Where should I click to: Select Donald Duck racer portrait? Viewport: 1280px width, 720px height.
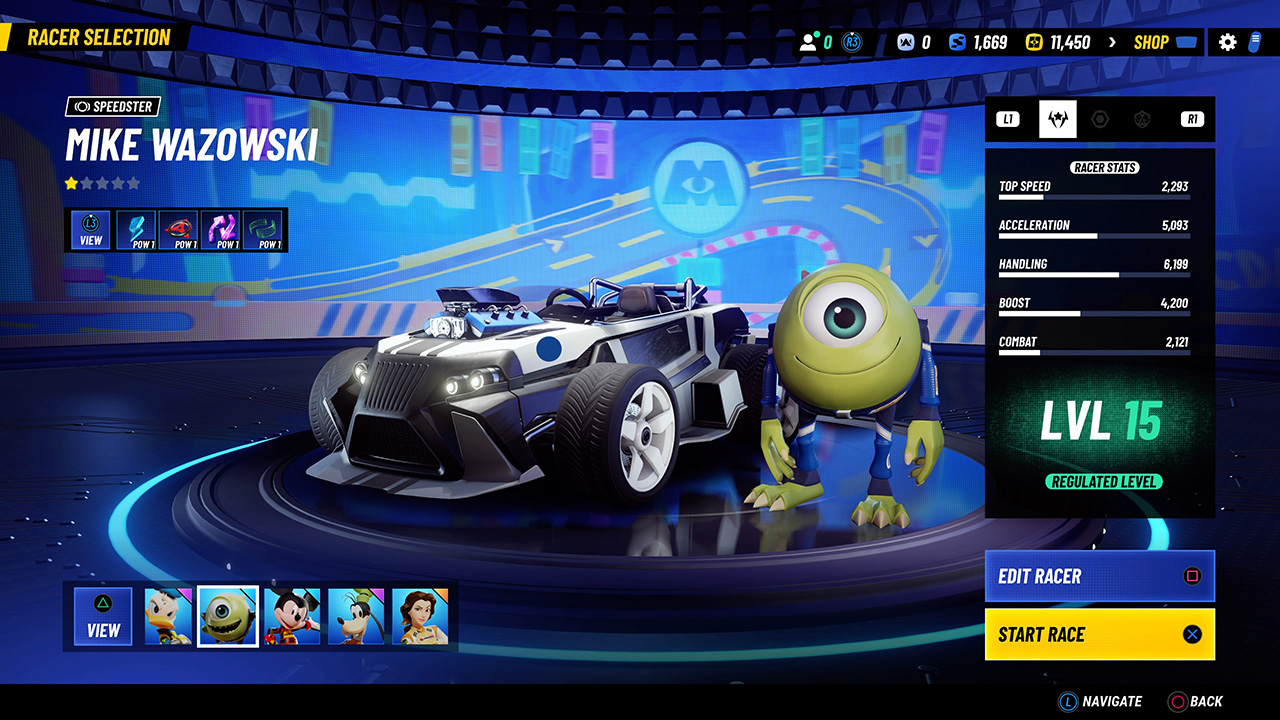[168, 616]
